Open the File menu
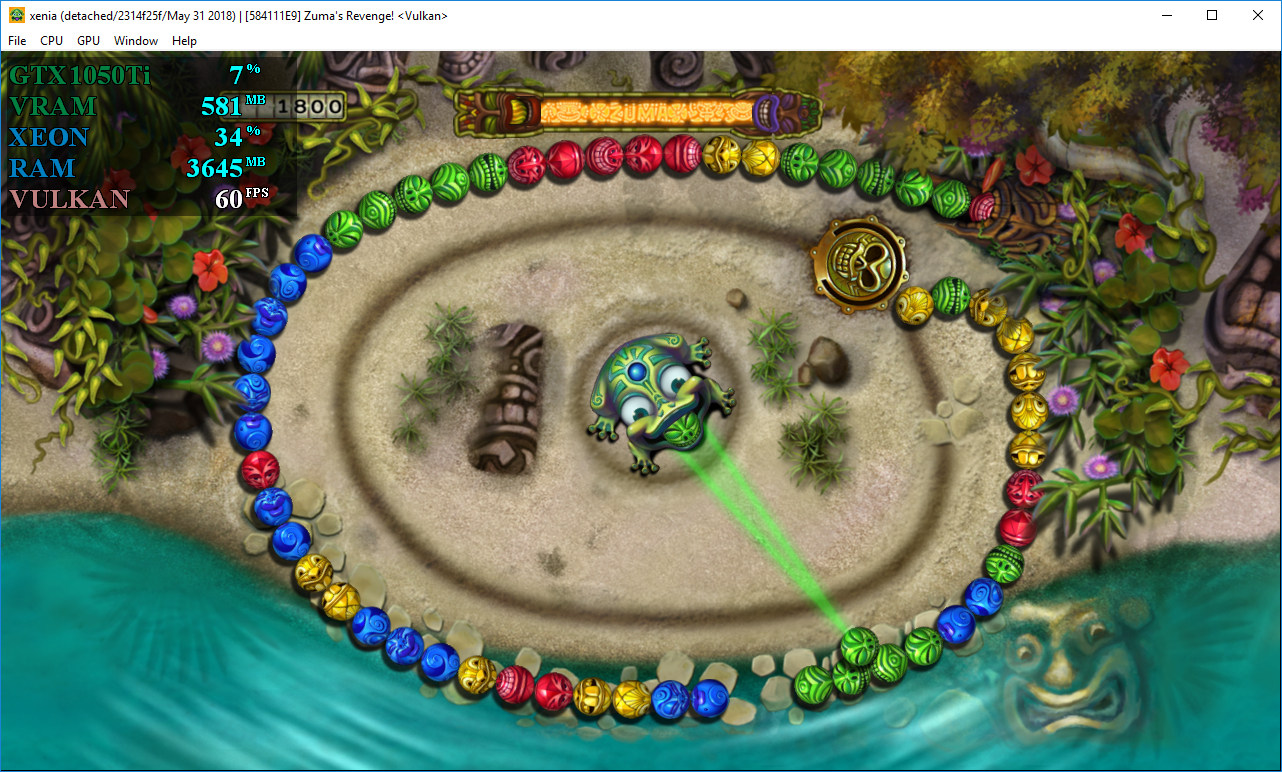Image resolution: width=1282 pixels, height=772 pixels. [16, 41]
